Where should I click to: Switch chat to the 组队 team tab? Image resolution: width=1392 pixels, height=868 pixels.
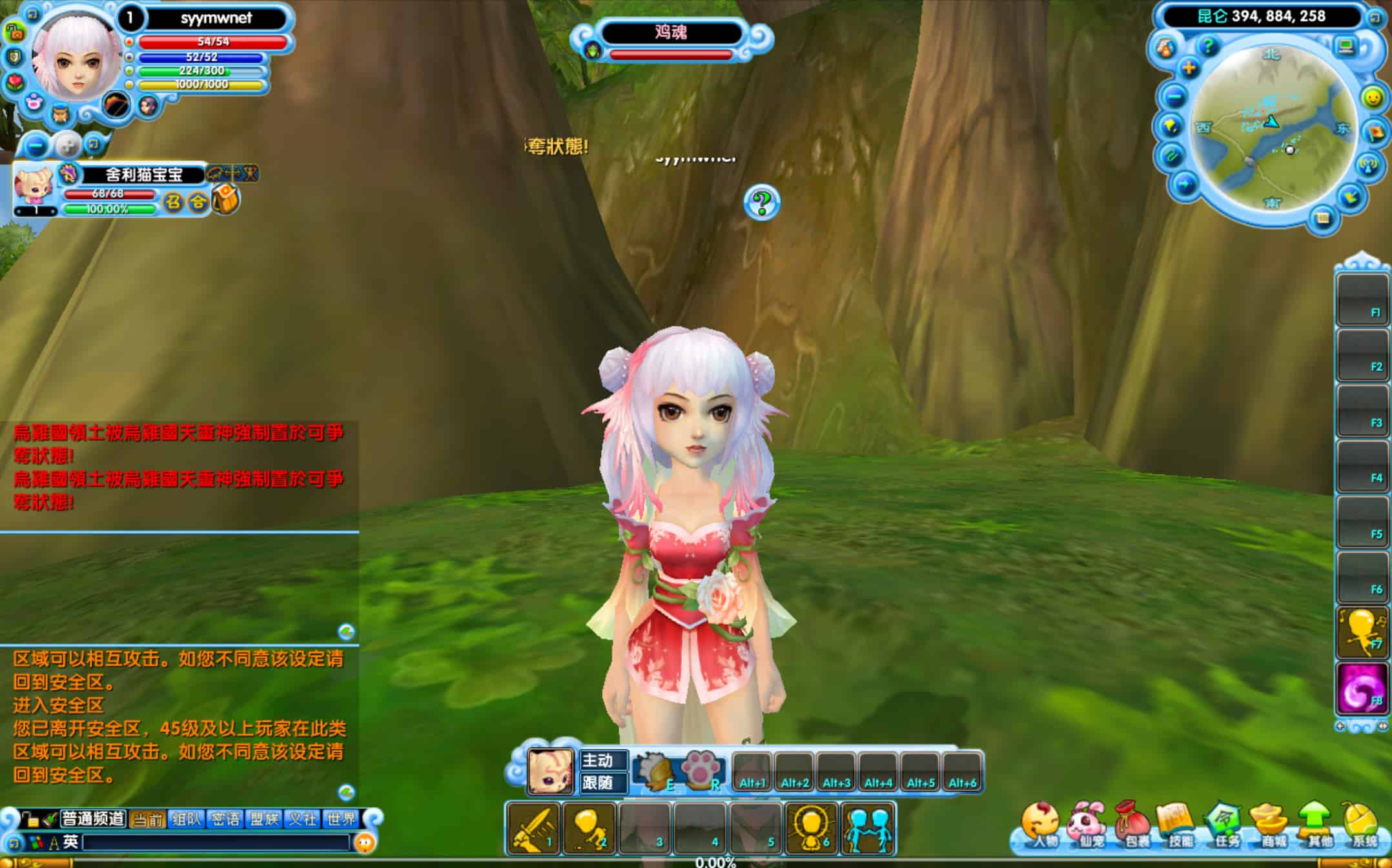coord(187,819)
